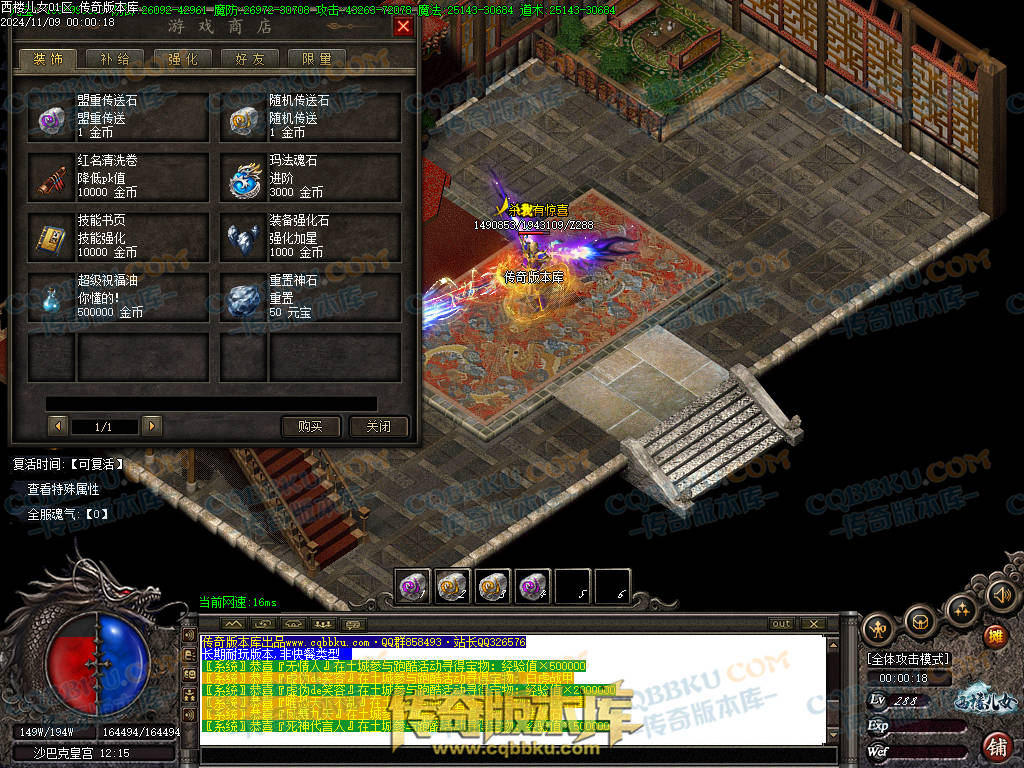This screenshot has width=1024, height=768.
Task: Open the 强化 shop tab
Action: pos(182,59)
